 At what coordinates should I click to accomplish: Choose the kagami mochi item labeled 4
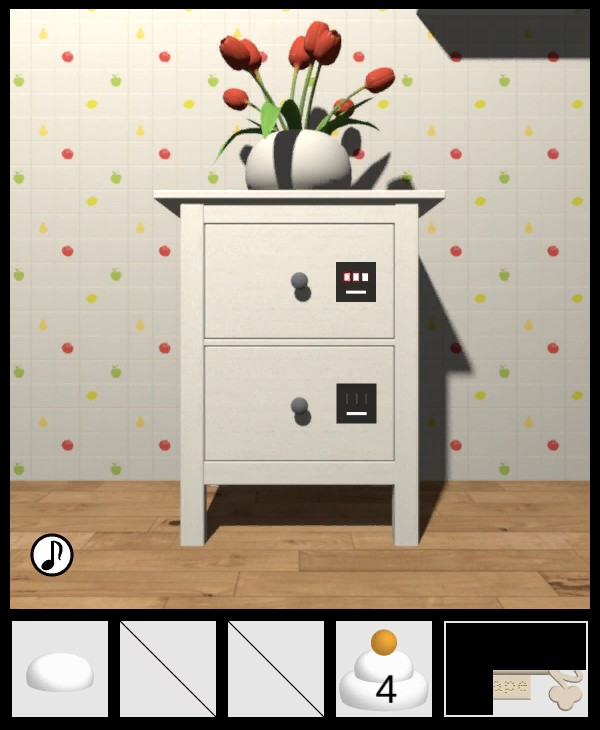tap(384, 670)
